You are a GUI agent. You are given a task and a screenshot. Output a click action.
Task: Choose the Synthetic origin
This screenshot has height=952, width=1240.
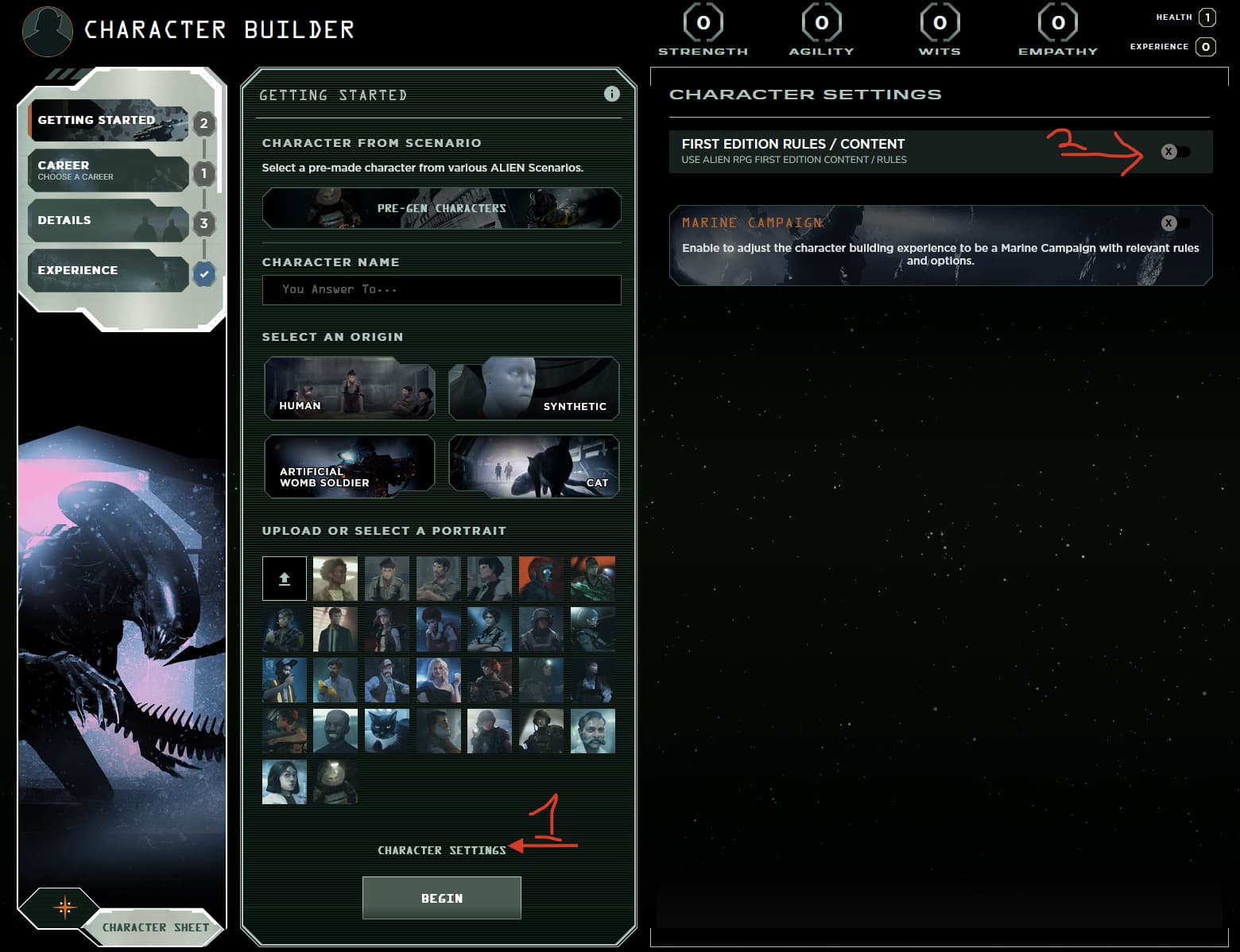click(533, 388)
